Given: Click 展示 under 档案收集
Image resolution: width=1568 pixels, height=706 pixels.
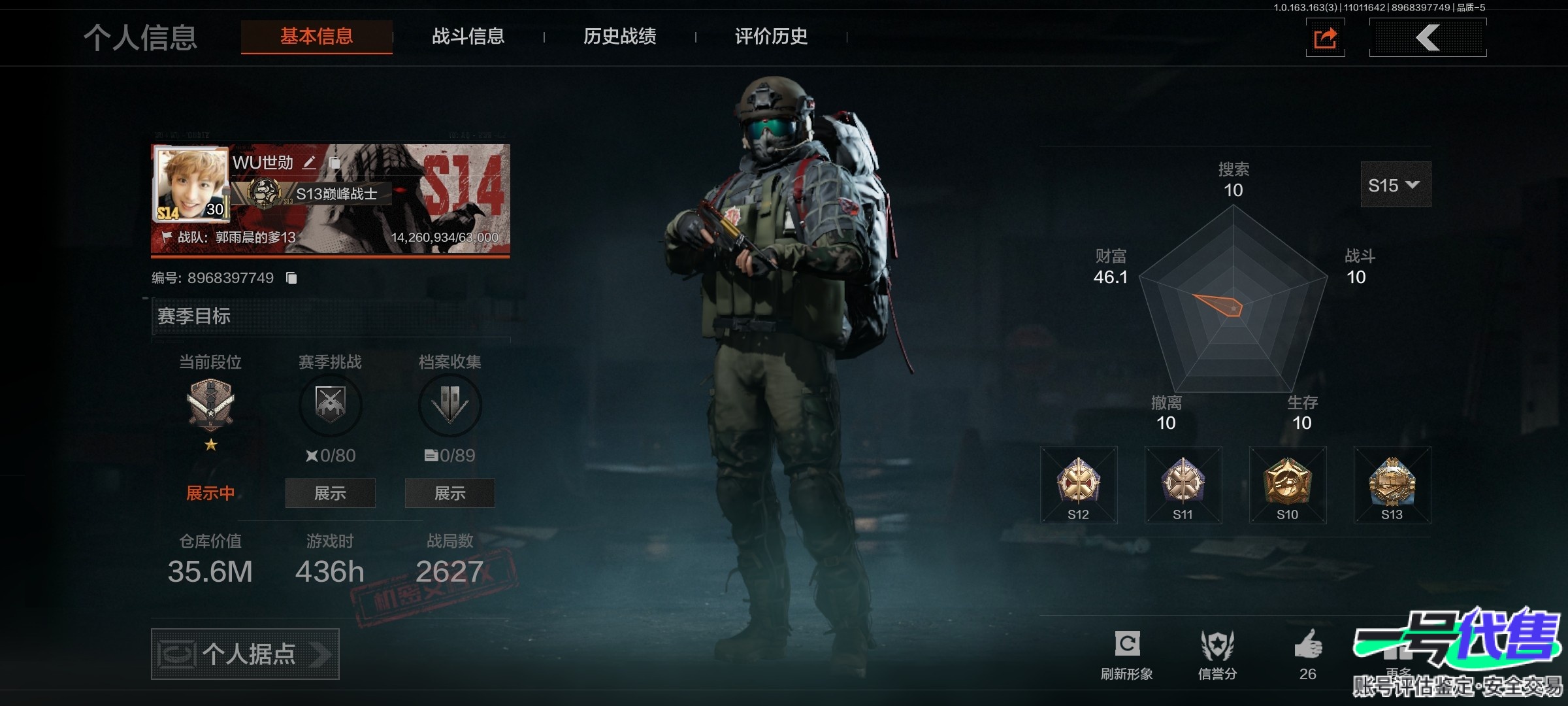Looking at the screenshot, I should coord(449,493).
